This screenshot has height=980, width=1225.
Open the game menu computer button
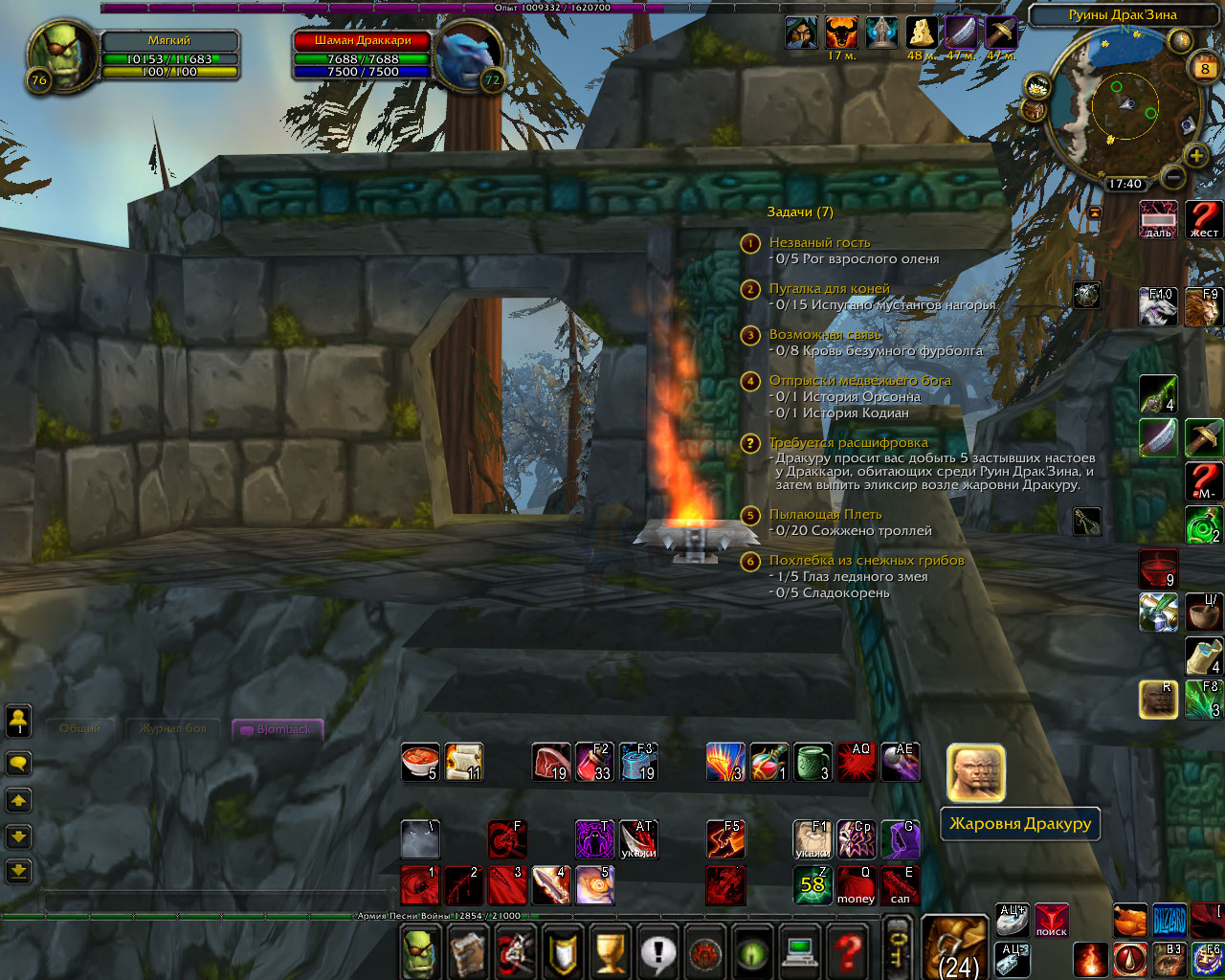(800, 953)
